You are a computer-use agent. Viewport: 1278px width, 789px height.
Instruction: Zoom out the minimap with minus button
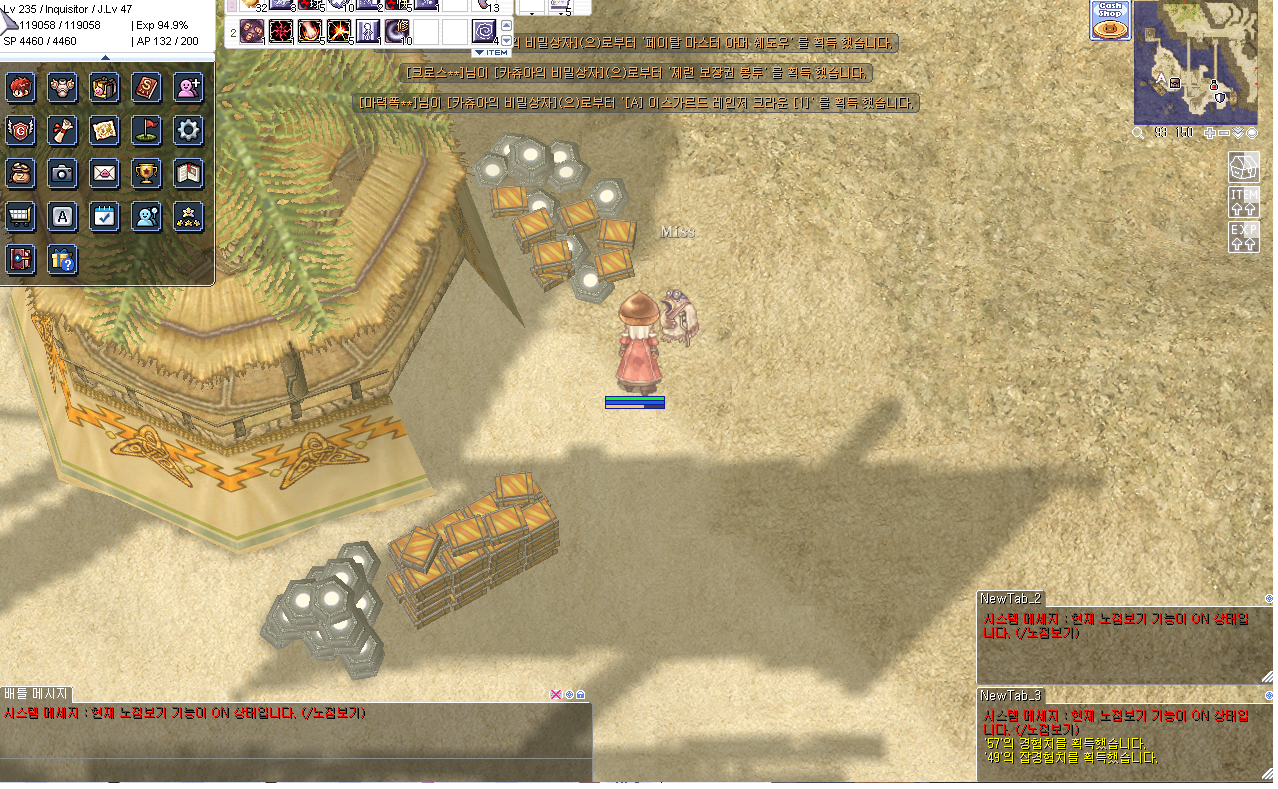click(x=1224, y=133)
